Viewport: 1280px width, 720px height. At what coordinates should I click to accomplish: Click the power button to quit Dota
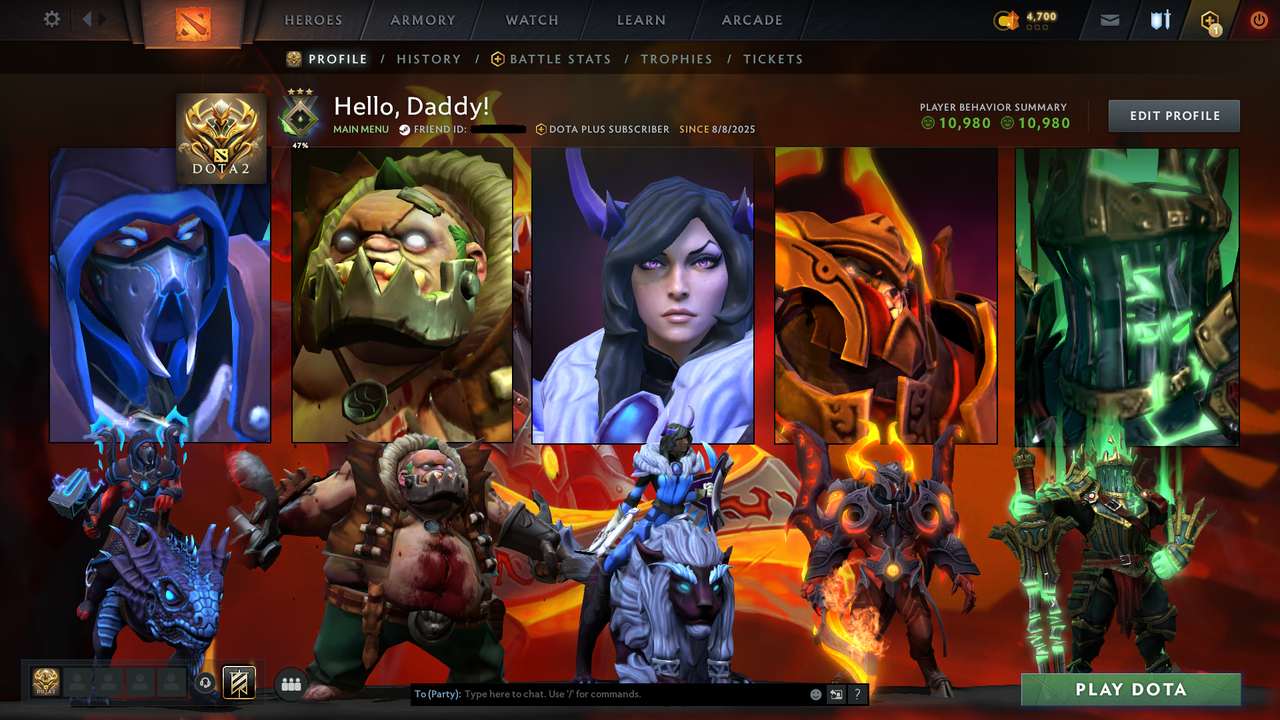(1258, 19)
